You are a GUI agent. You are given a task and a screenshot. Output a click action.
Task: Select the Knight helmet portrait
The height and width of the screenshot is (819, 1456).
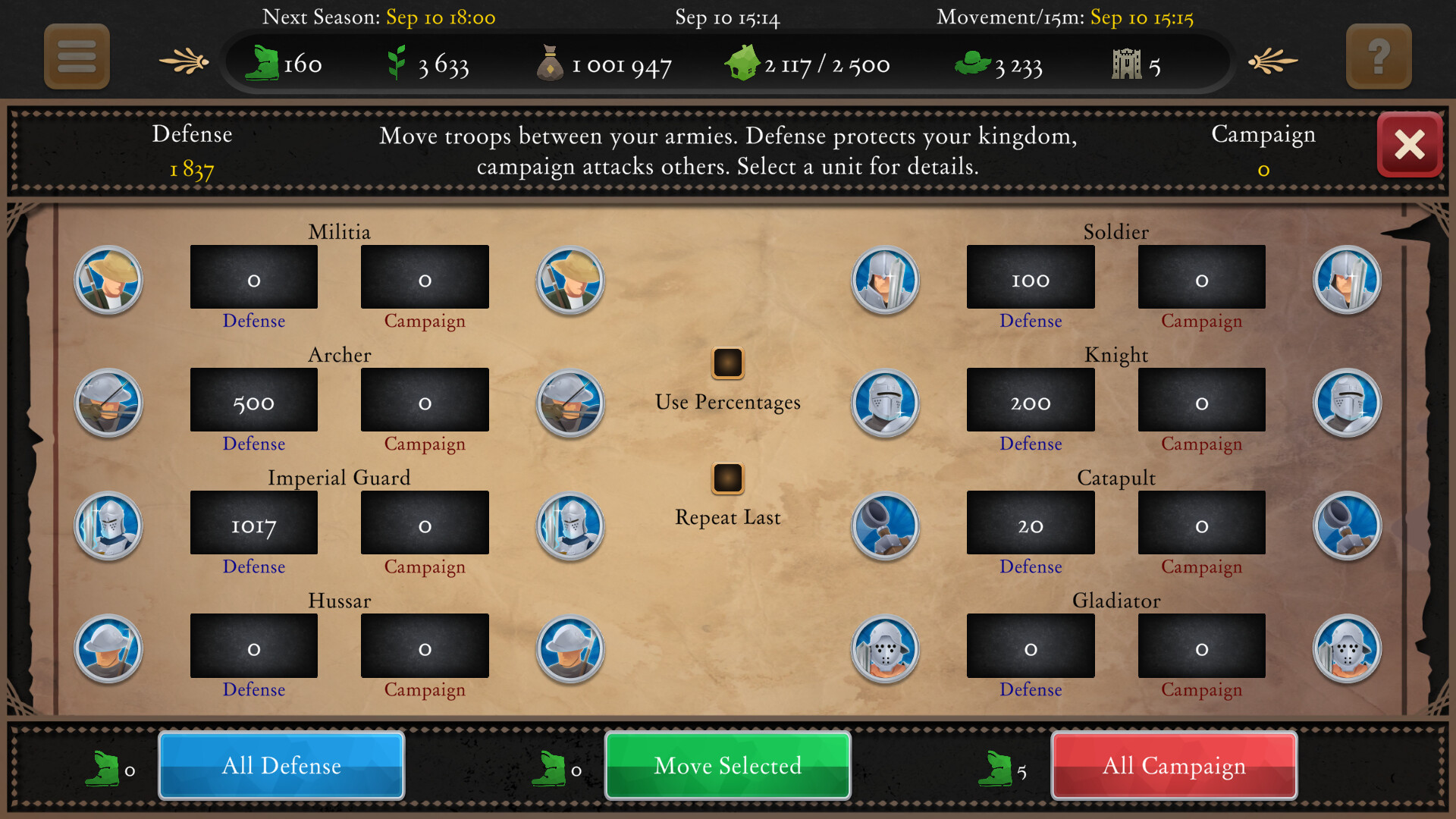[x=884, y=403]
